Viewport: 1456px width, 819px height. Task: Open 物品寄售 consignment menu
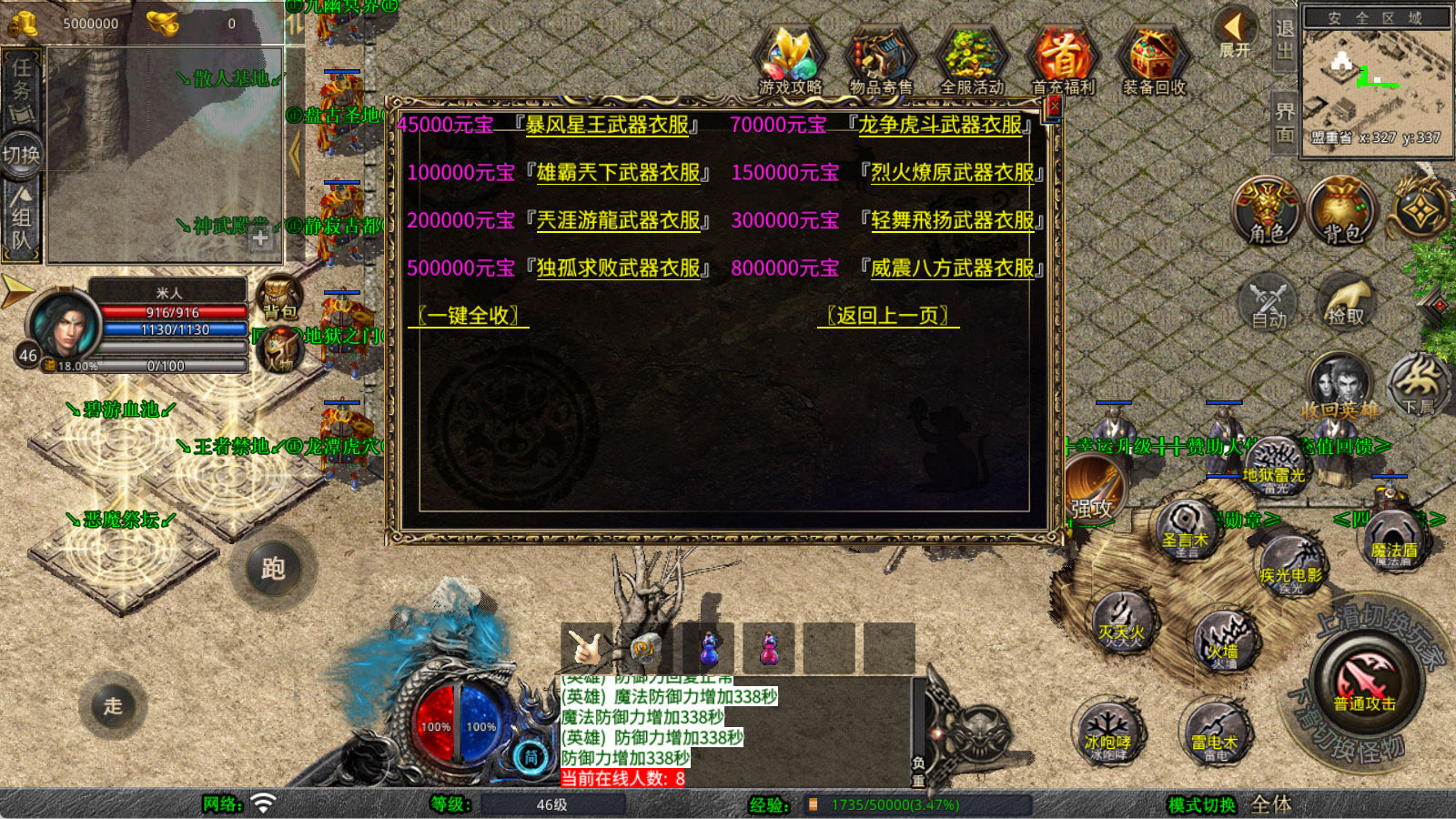(x=880, y=60)
